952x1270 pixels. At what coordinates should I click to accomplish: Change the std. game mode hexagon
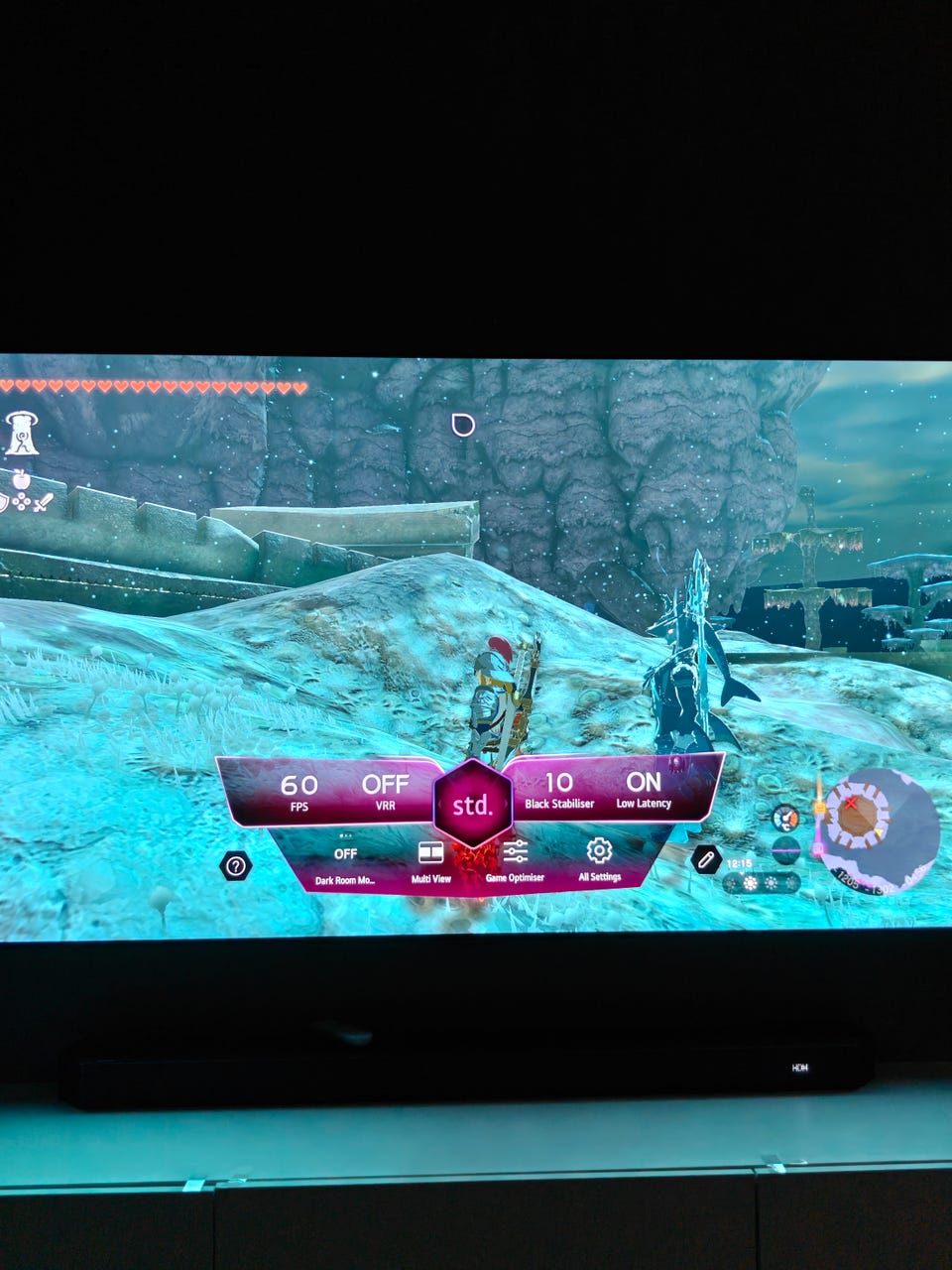472,804
